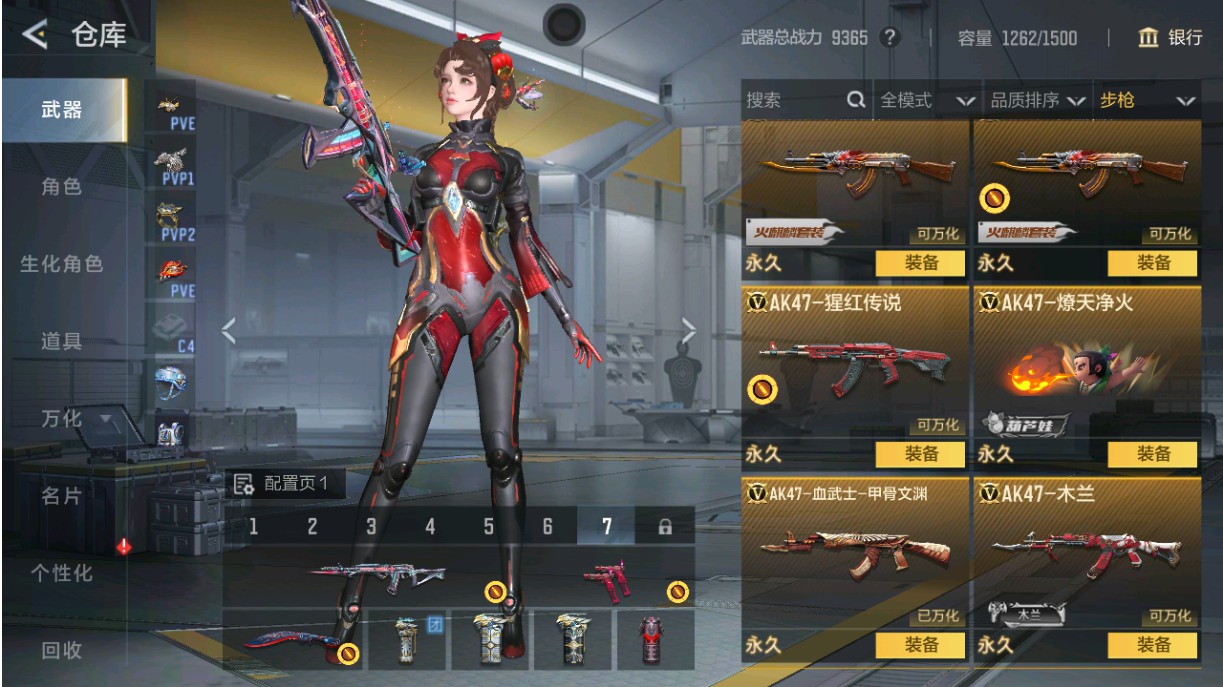The height and width of the screenshot is (687, 1223).
Task: Select the 道具 tab
Action: [x=62, y=341]
